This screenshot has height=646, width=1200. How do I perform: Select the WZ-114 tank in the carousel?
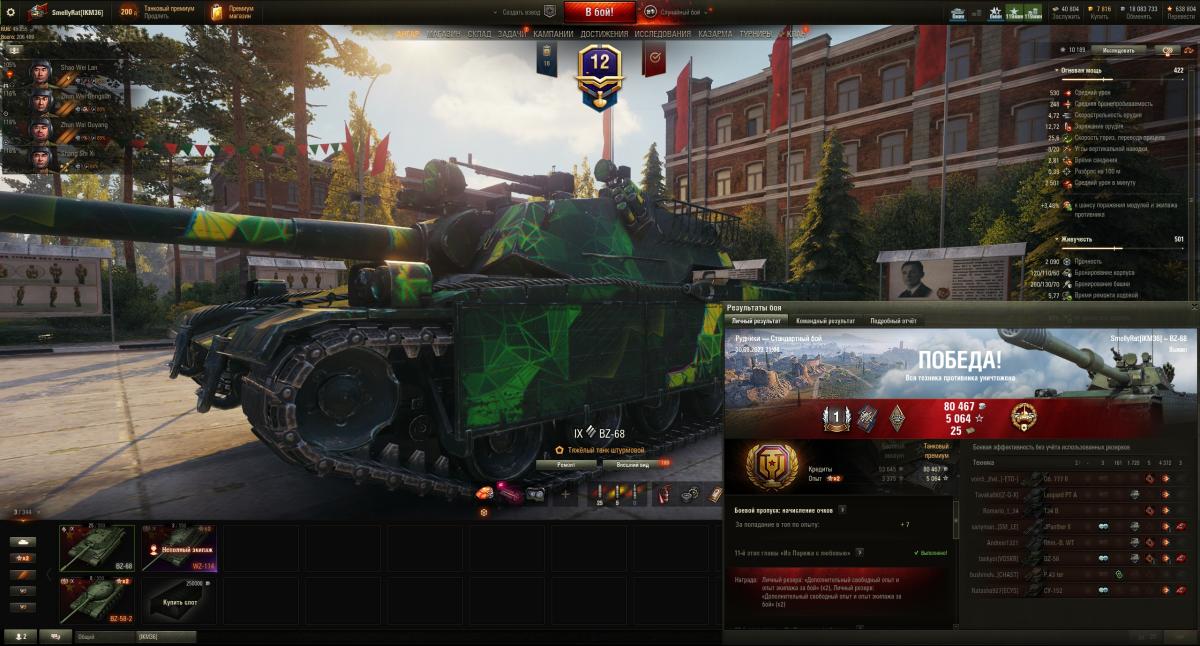[180, 548]
